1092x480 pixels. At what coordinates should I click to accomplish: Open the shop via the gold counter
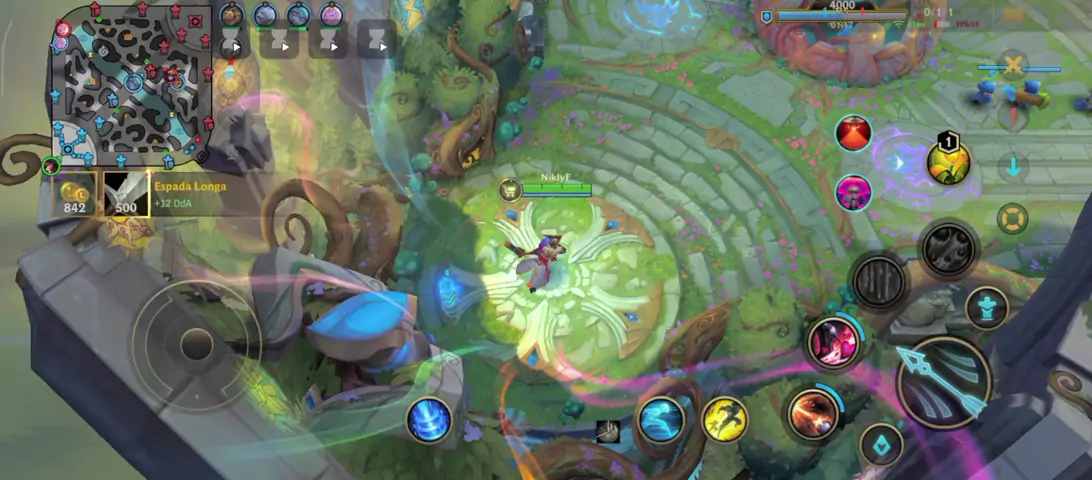[x=74, y=194]
